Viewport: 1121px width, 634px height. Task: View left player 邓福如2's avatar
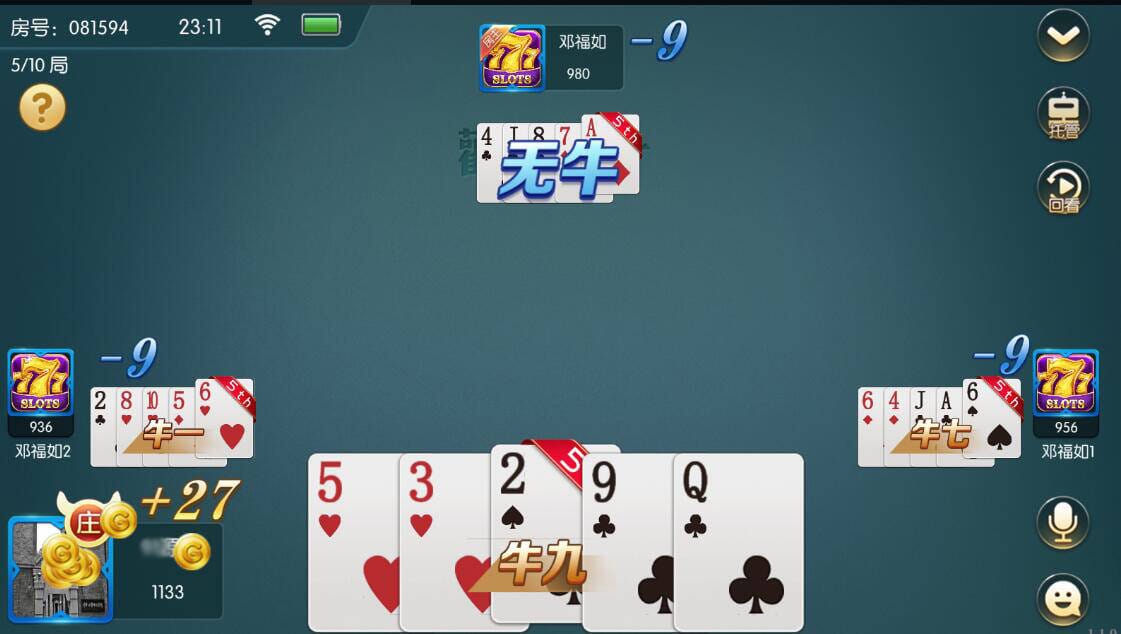(x=41, y=382)
